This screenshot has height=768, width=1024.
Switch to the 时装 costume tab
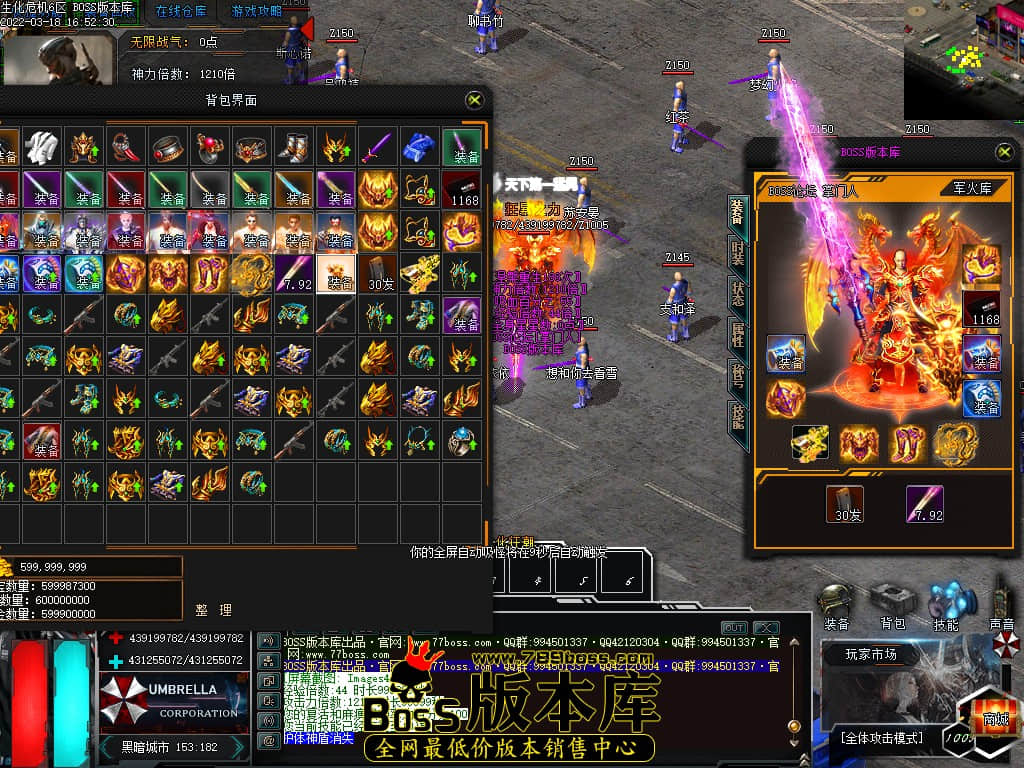[737, 251]
